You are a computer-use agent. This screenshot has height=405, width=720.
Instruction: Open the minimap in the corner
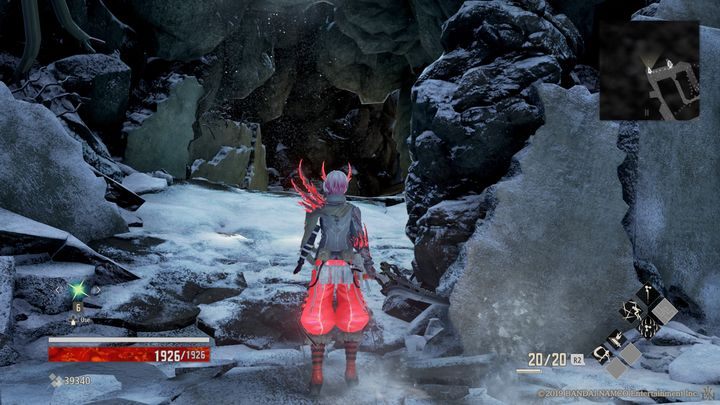tap(649, 70)
